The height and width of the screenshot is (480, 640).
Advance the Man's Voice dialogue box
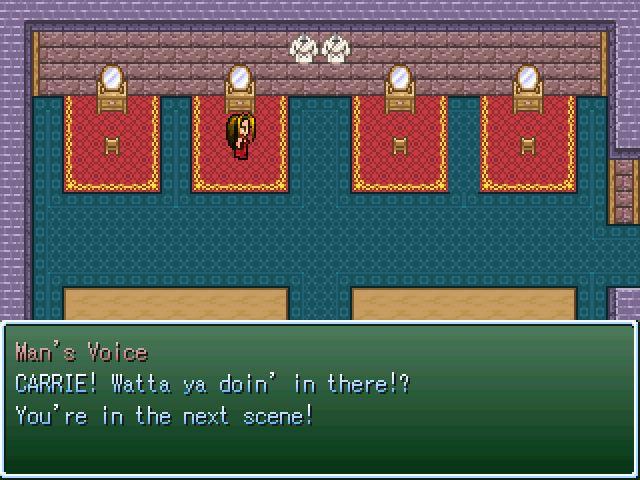(320, 398)
